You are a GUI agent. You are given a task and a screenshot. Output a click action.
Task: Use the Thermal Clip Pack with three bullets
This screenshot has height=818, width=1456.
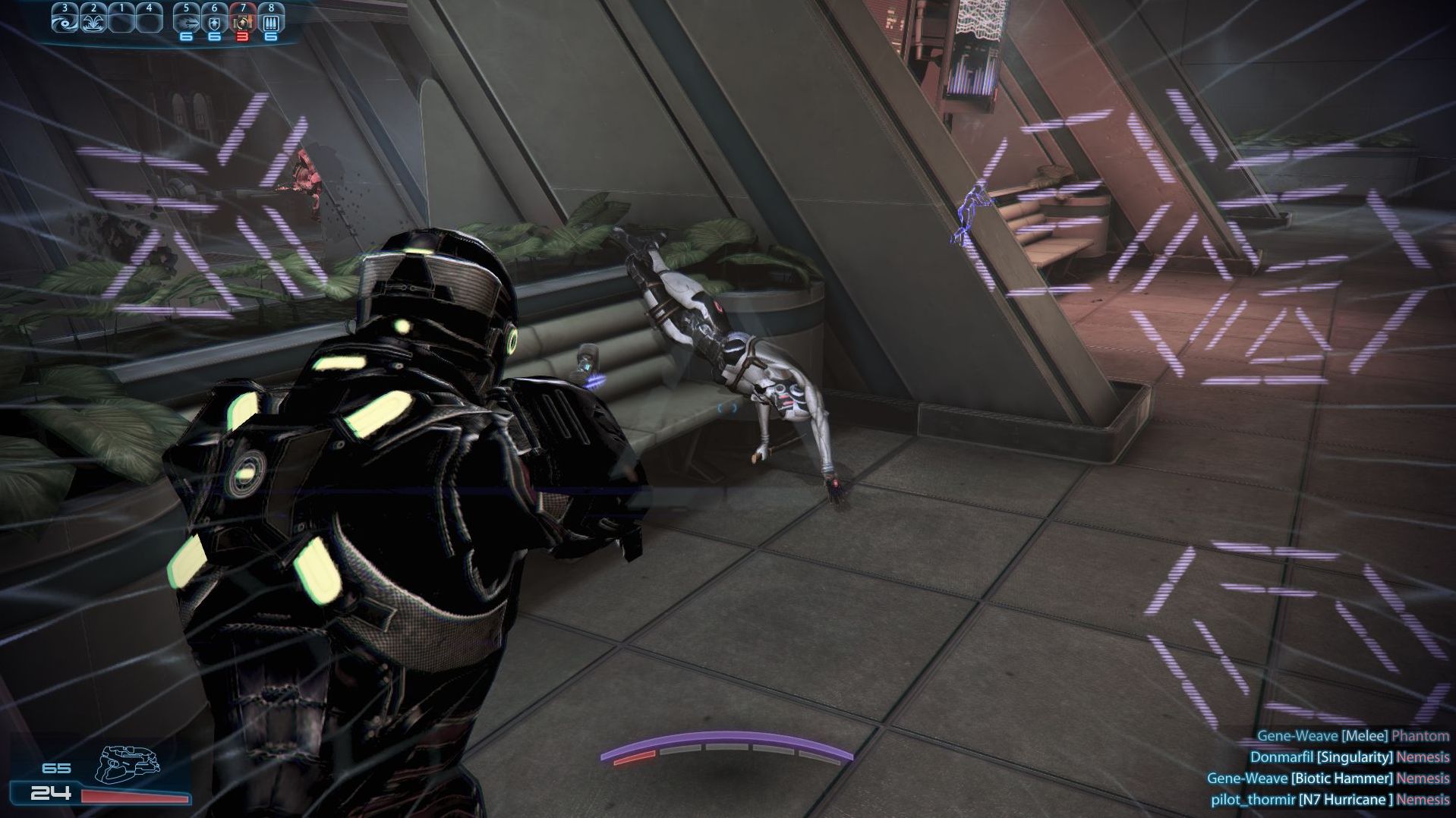pyautogui.click(x=271, y=20)
